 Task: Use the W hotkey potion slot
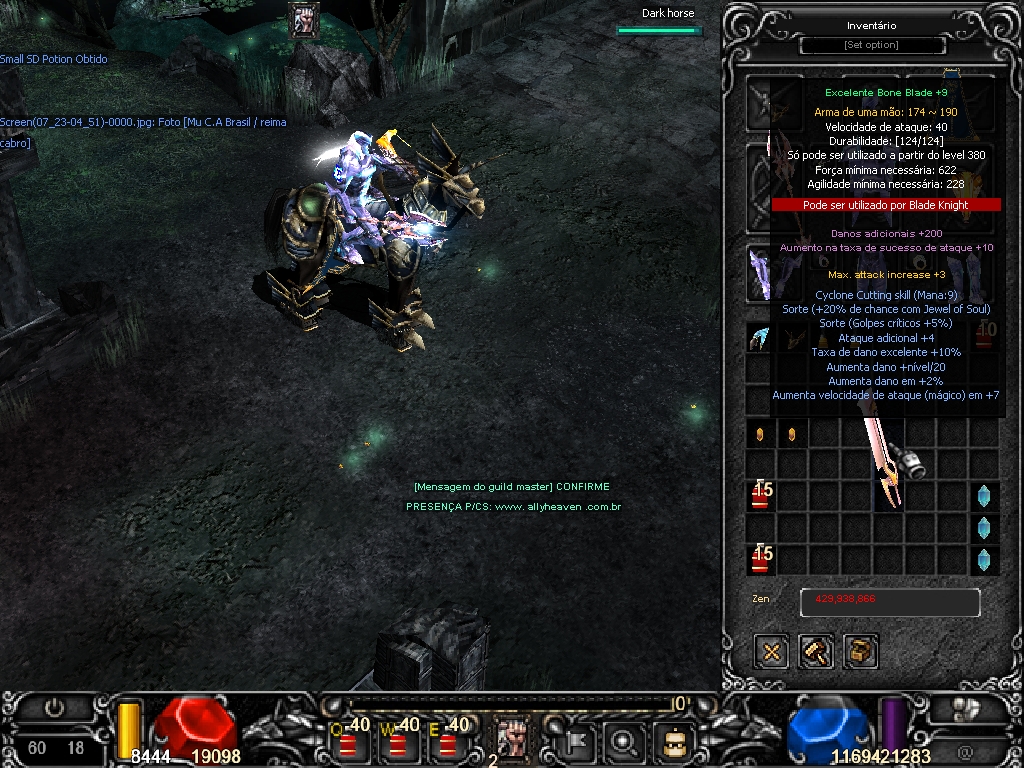(399, 741)
